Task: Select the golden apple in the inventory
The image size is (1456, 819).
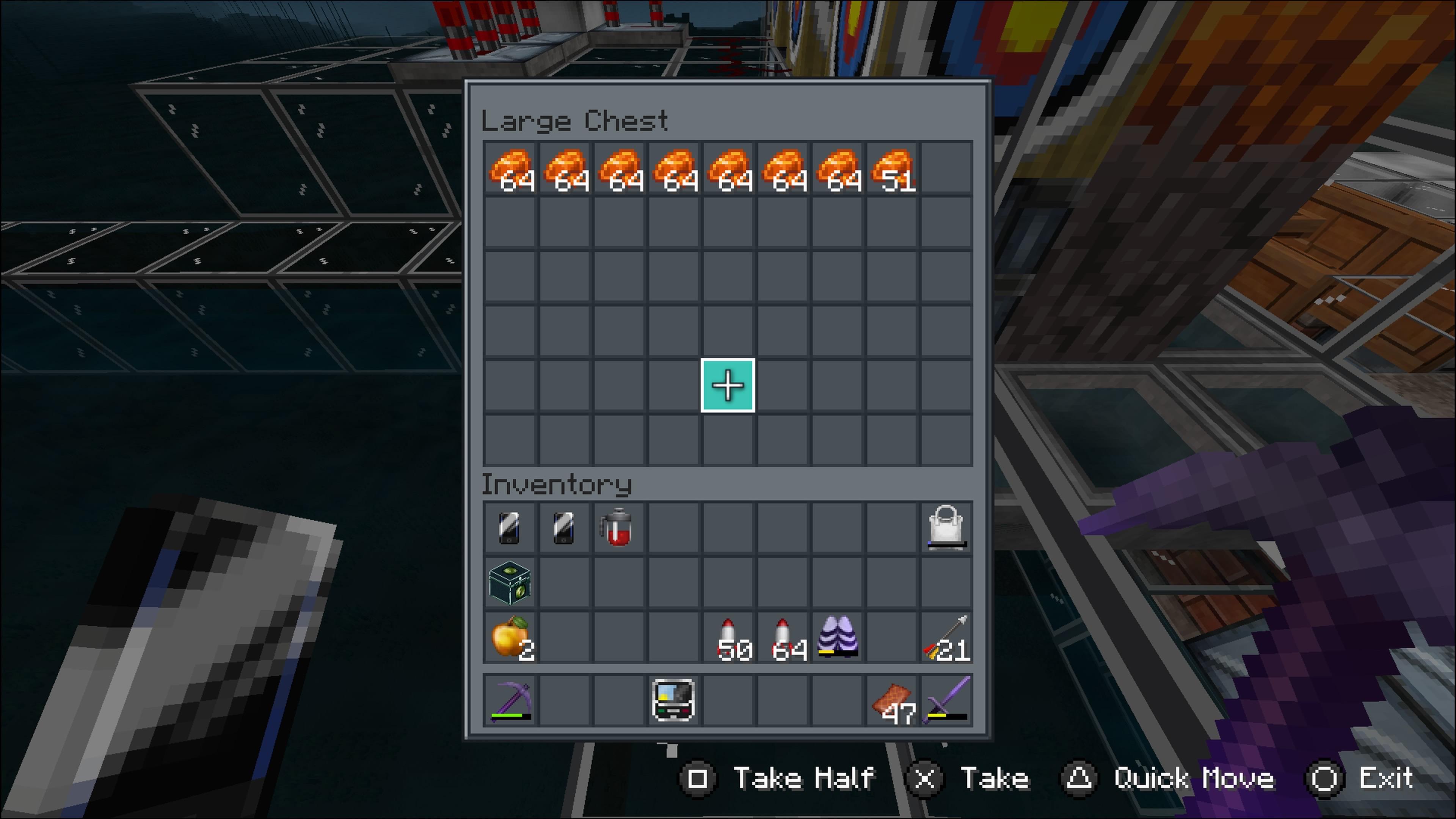Action: point(510,637)
